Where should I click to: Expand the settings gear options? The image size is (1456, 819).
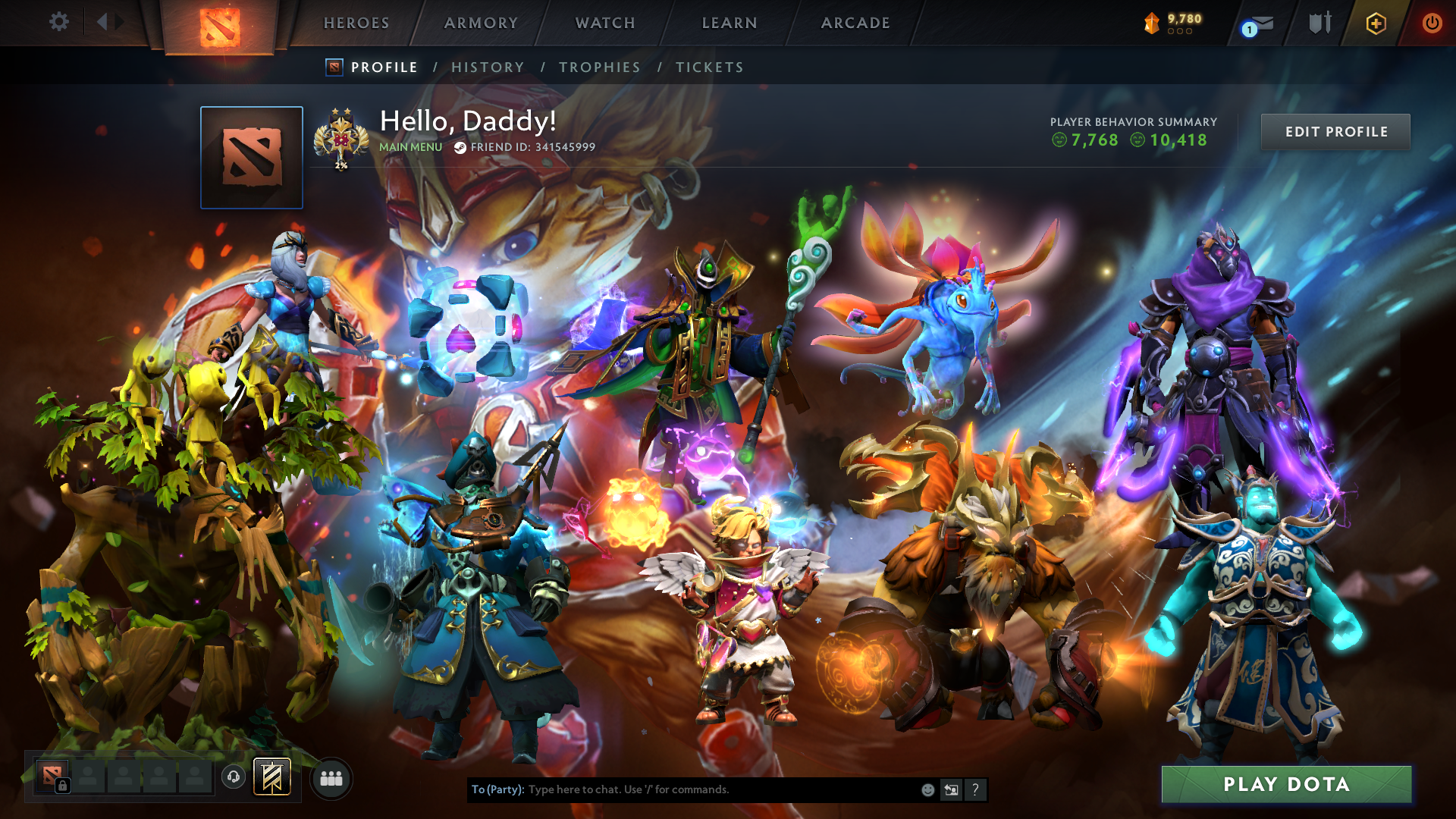[x=59, y=23]
